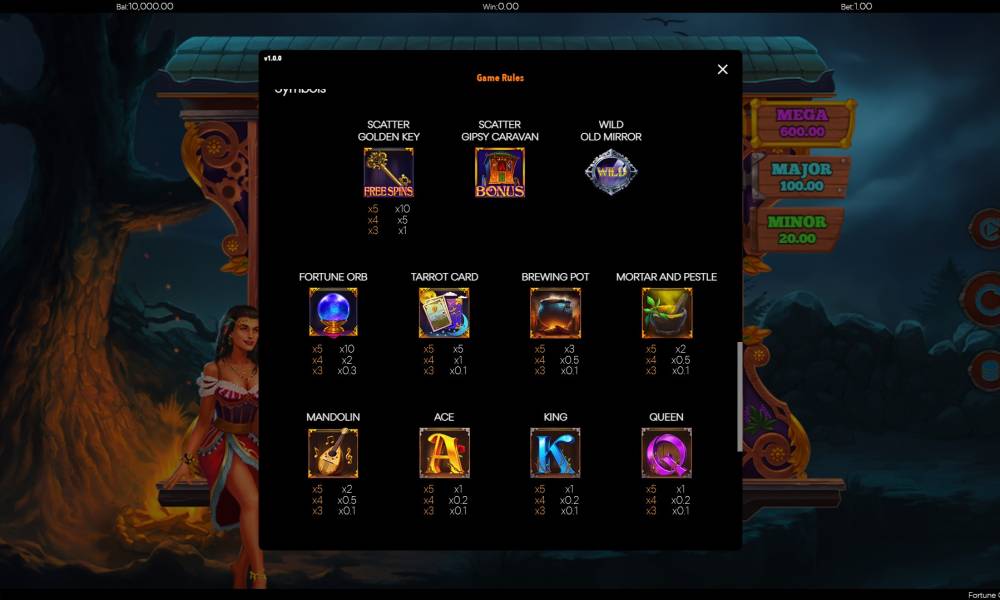The image size is (1000, 600).
Task: Click the autoplay triangle button behind the rules
Action: pyautogui.click(x=988, y=230)
